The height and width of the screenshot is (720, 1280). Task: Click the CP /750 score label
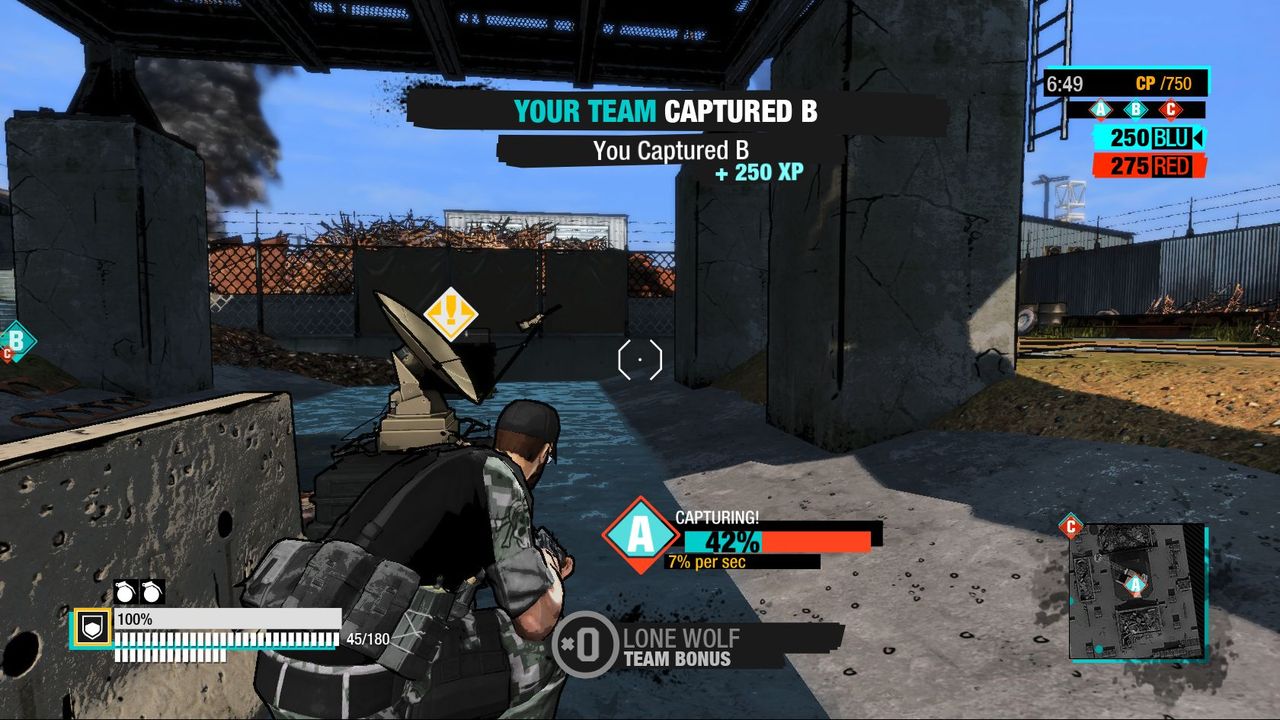(x=1166, y=82)
